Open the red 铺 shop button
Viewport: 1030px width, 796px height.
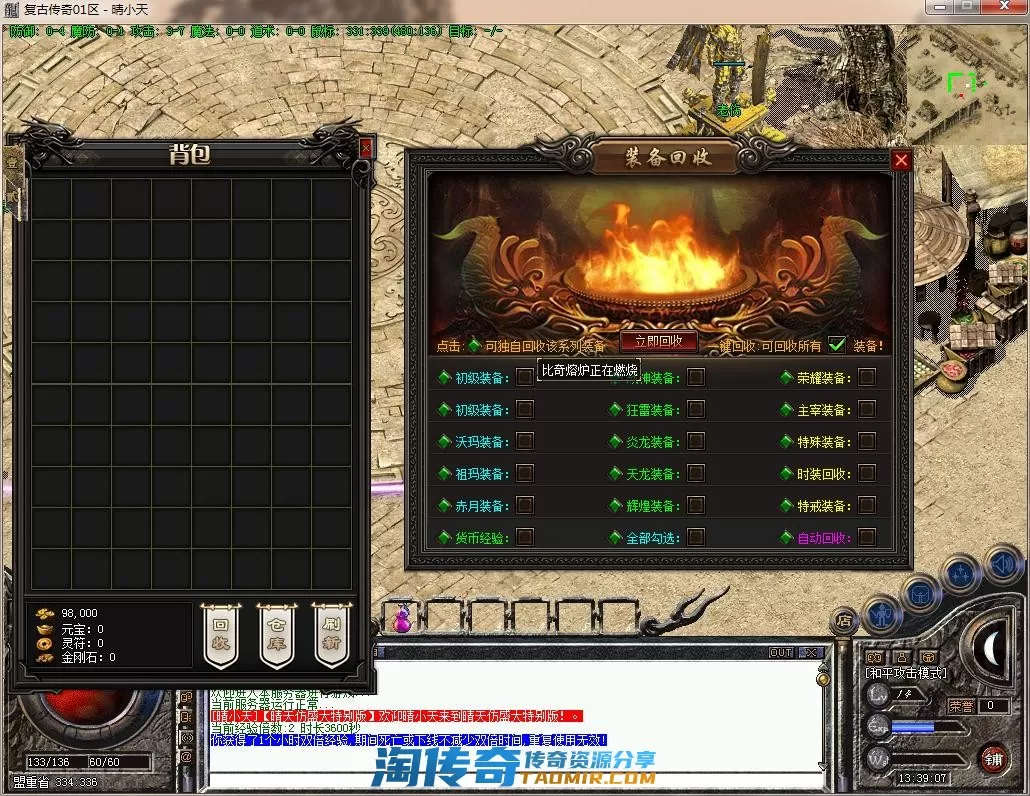[993, 760]
